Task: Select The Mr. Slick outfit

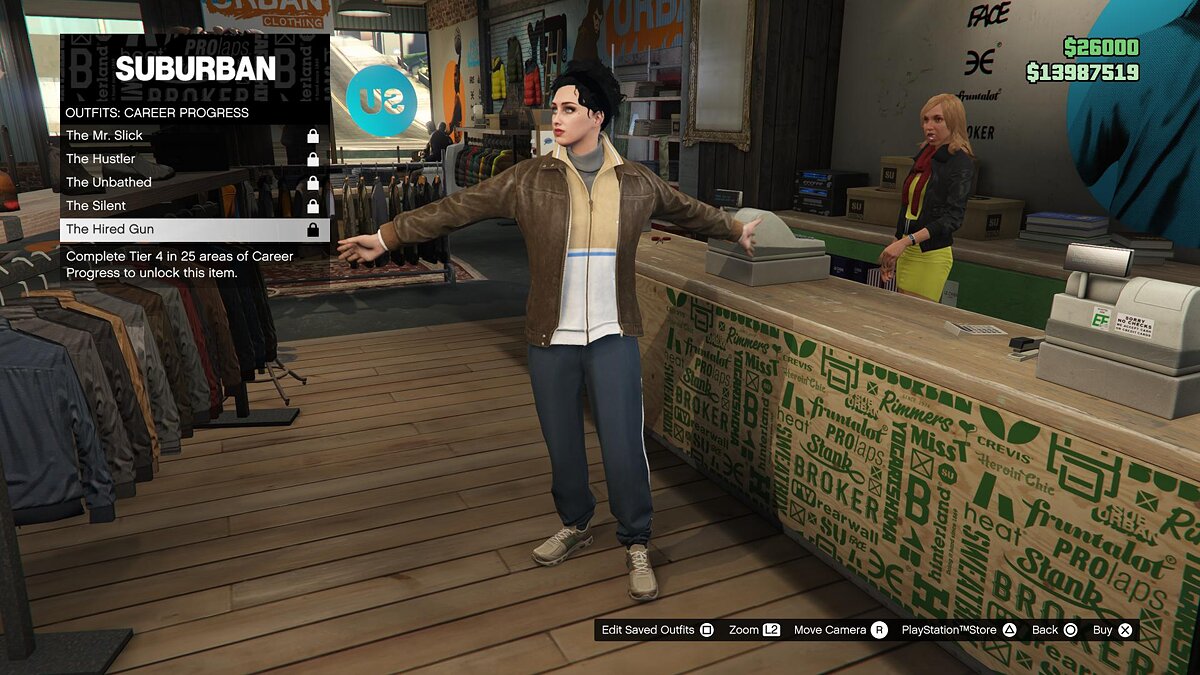Action: click(x=195, y=135)
